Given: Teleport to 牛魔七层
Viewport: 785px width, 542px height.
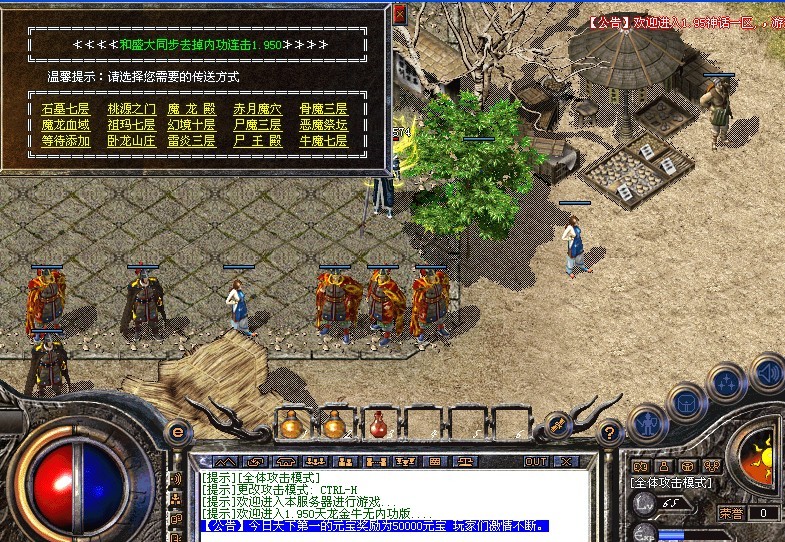Looking at the screenshot, I should pos(323,141).
